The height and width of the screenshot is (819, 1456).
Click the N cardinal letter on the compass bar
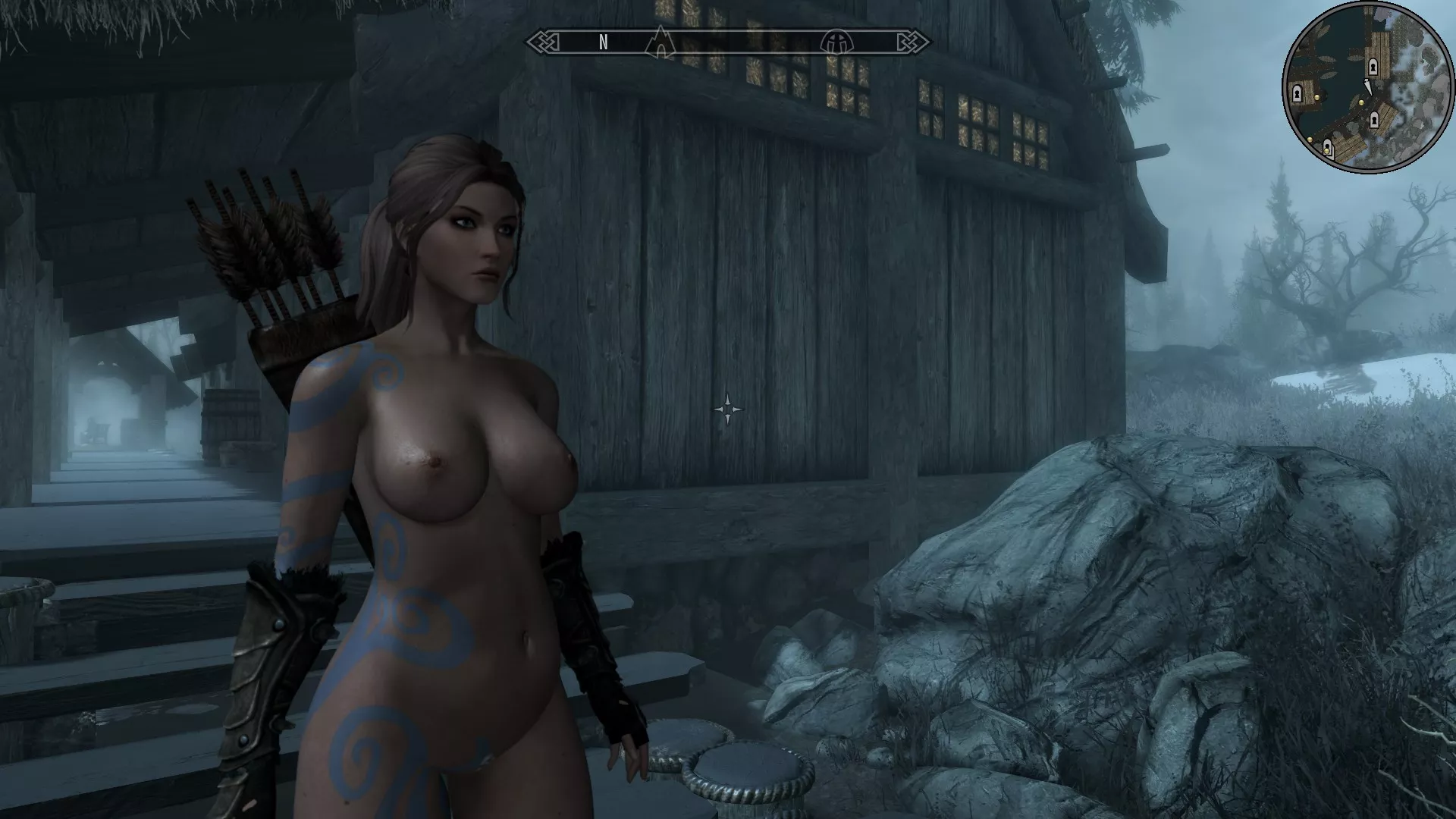603,43
